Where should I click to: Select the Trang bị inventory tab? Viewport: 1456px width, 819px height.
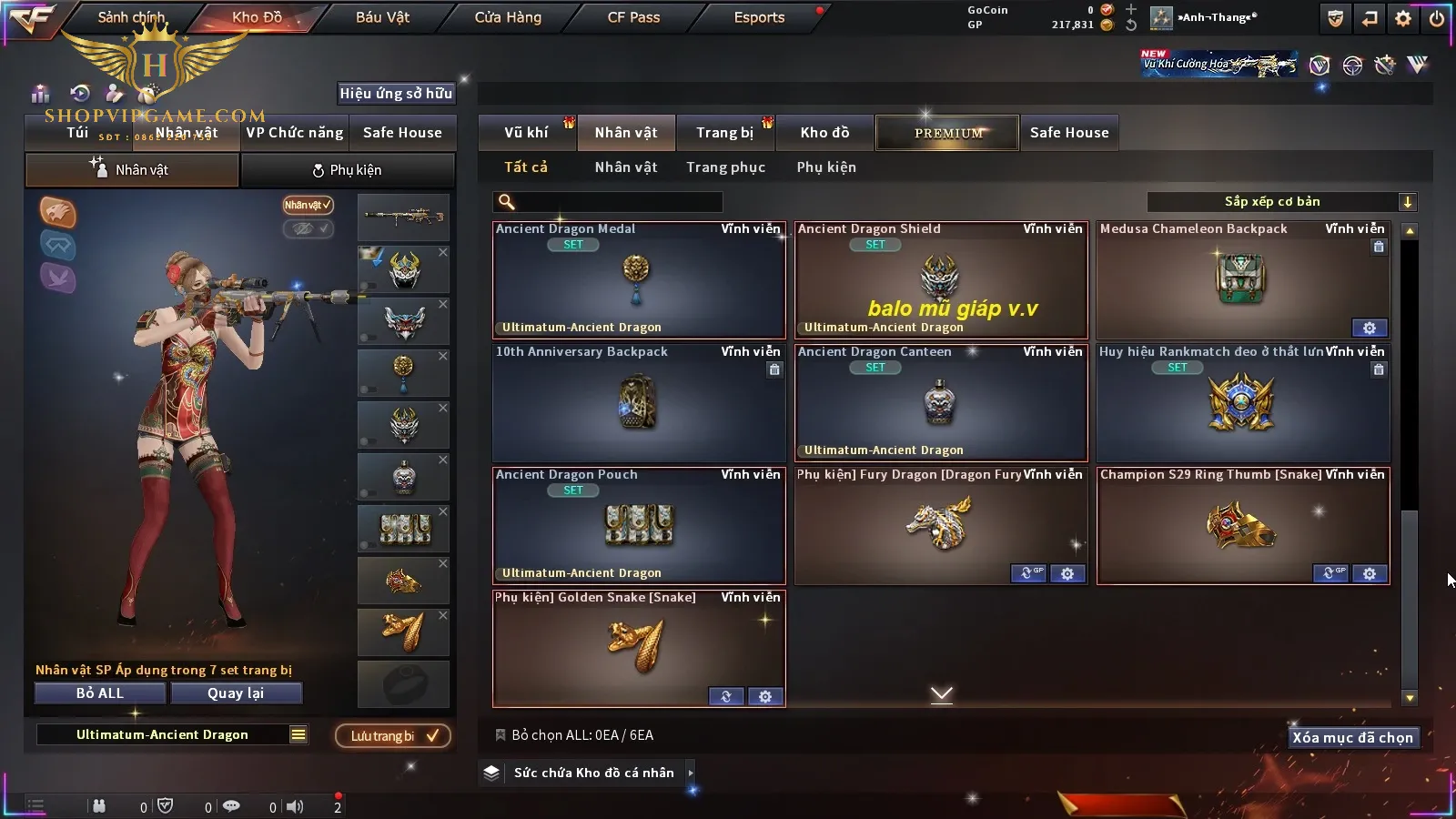point(724,133)
